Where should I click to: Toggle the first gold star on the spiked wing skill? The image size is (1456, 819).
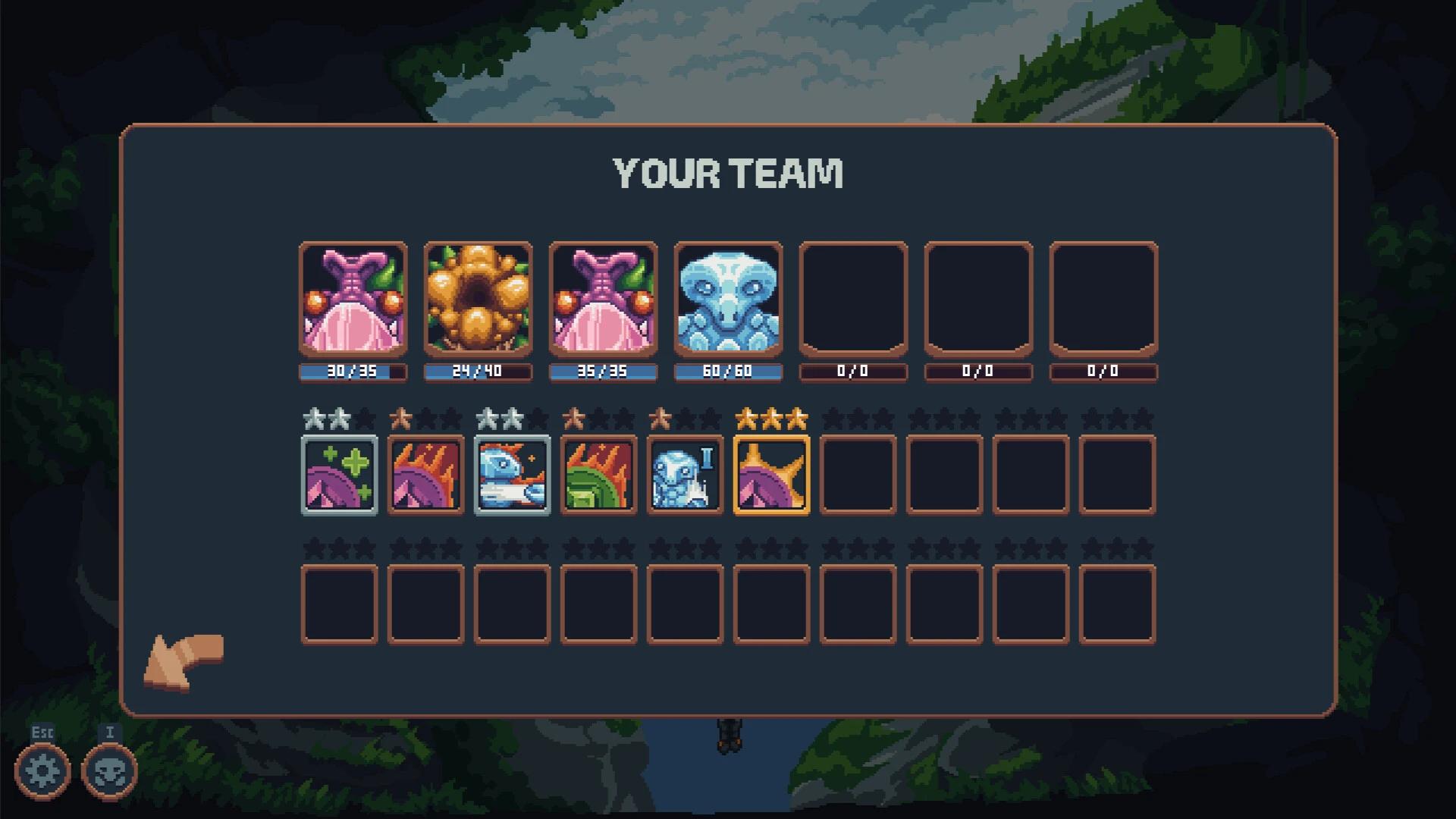[x=747, y=416]
